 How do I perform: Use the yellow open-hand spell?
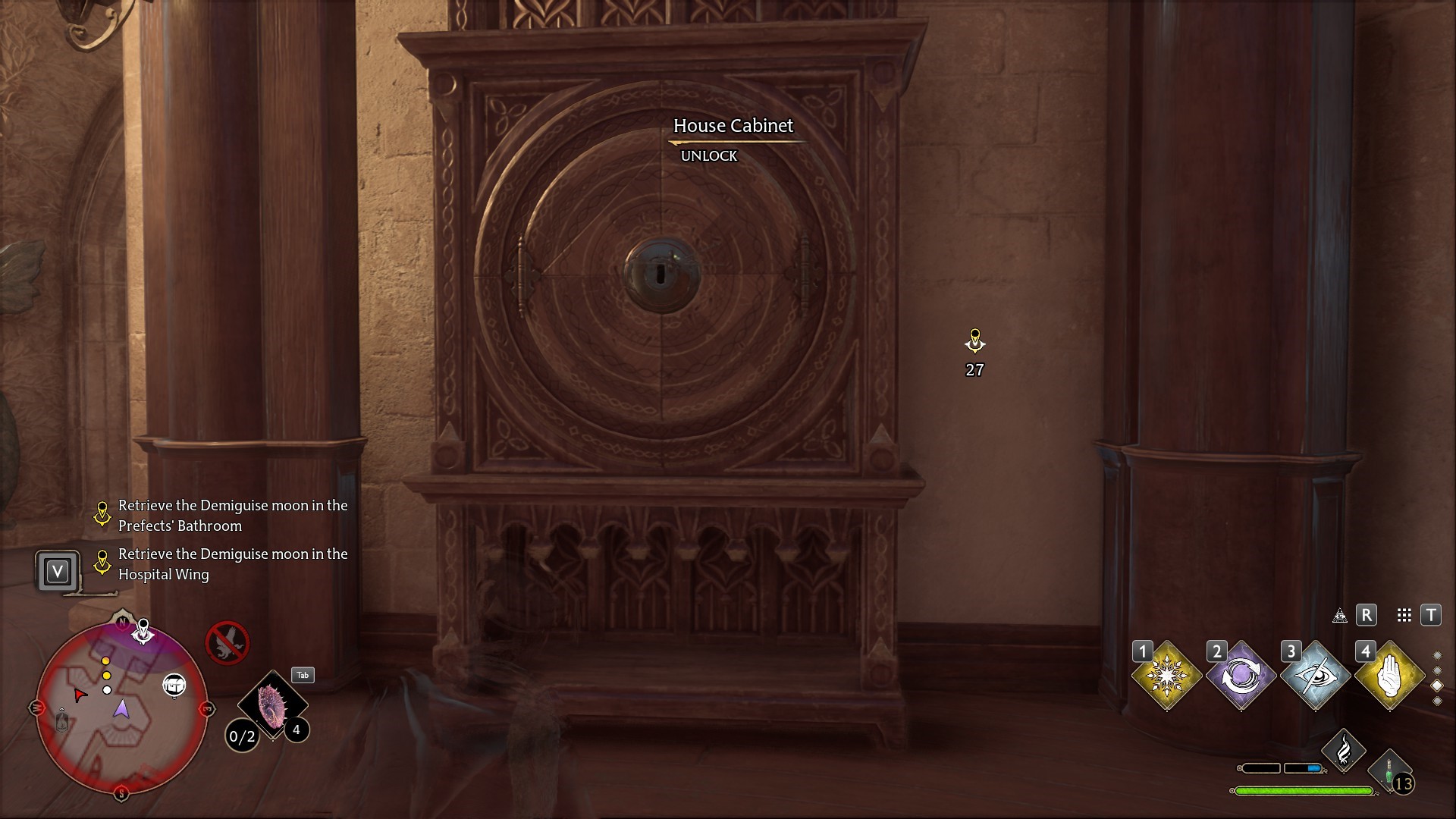tap(1389, 675)
